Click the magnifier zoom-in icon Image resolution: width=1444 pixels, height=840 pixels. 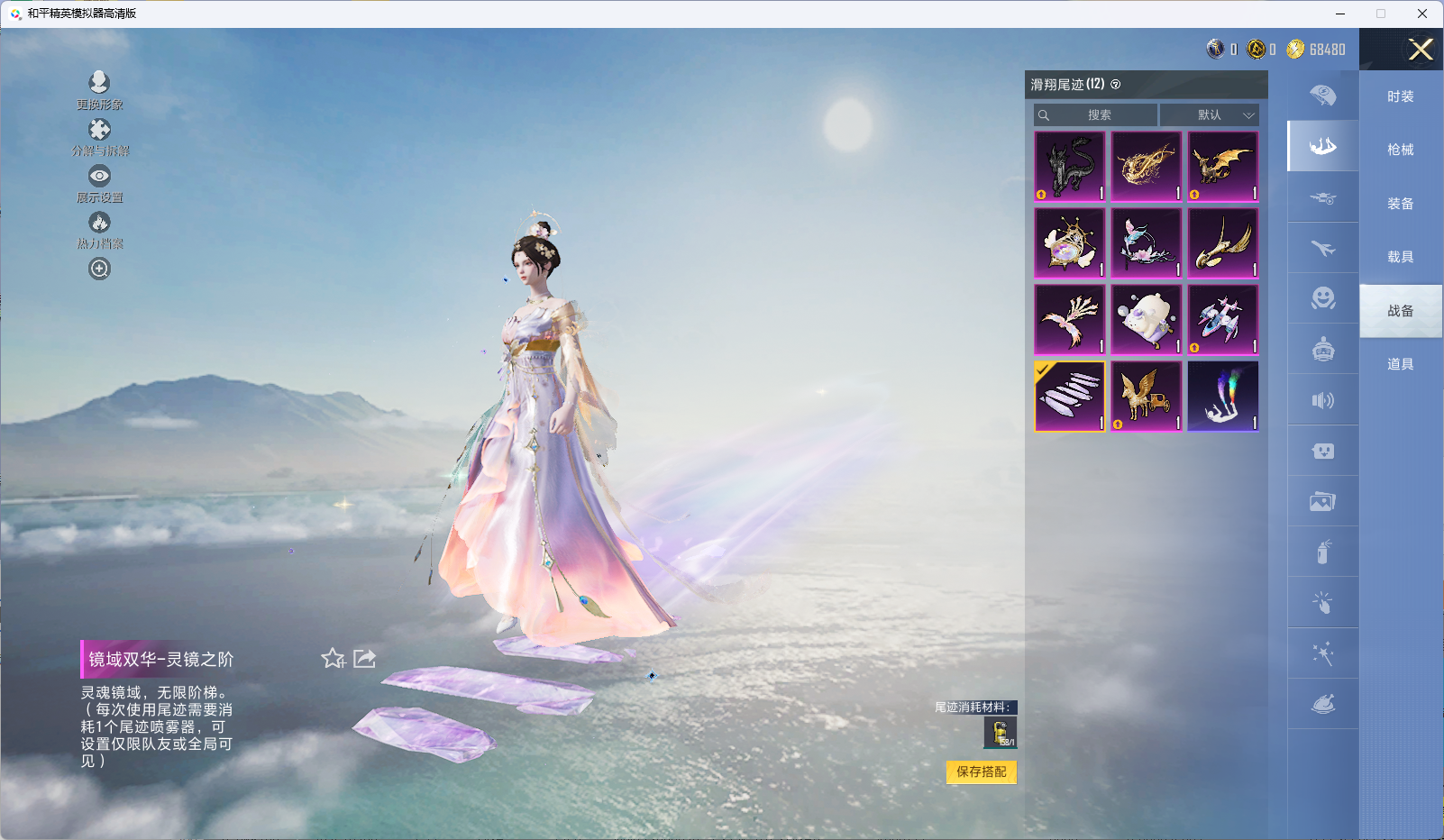coord(99,269)
